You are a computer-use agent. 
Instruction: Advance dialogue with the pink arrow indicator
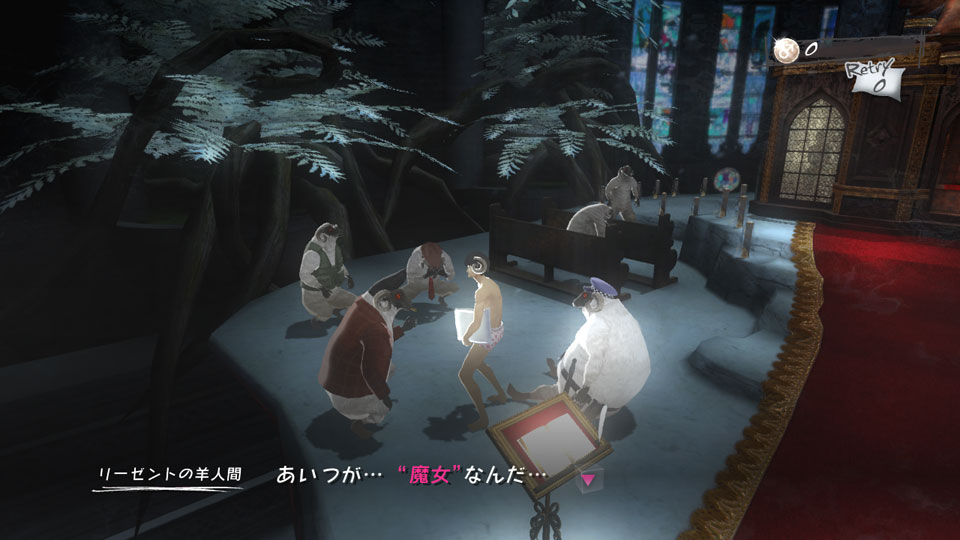coord(588,480)
